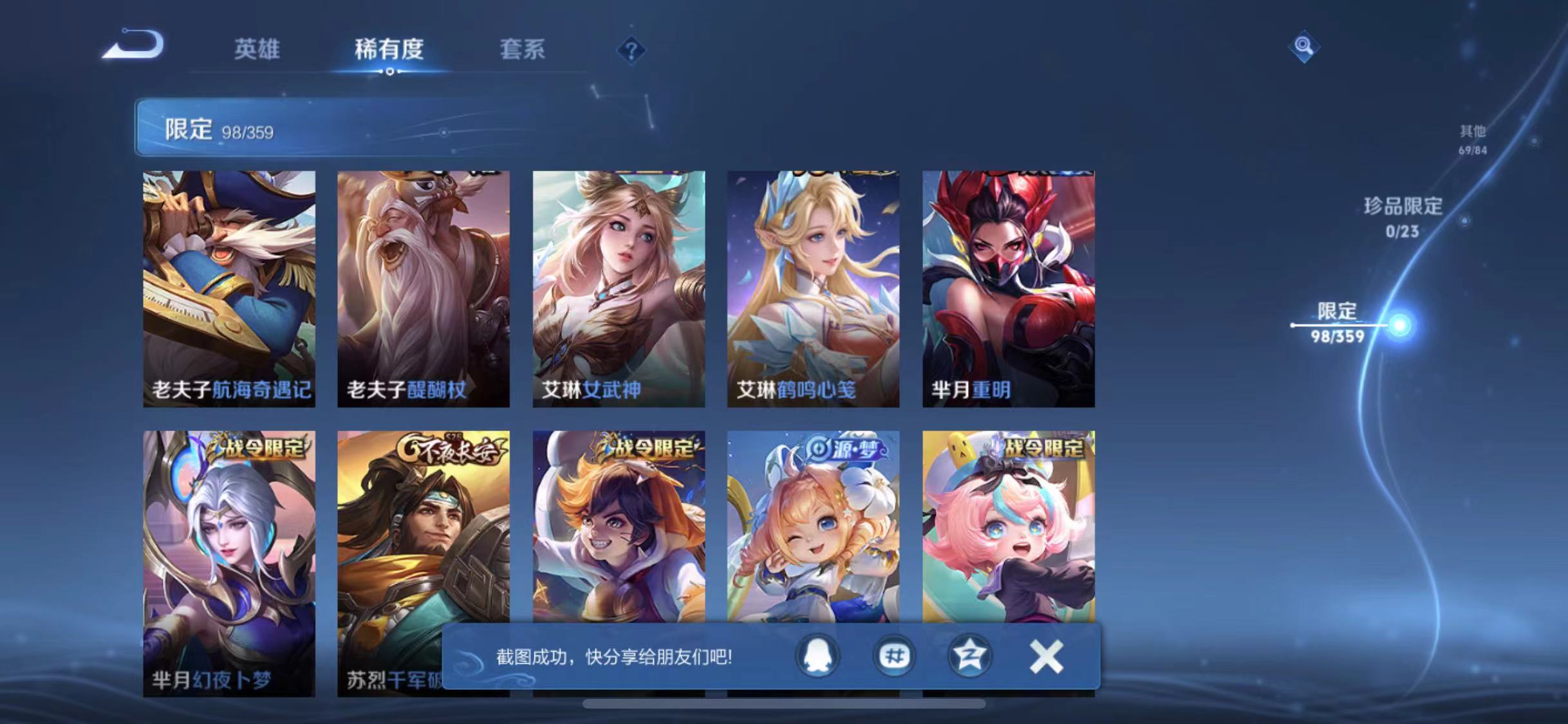Jump to the 其他 69/84 category
The height and width of the screenshot is (724, 1568).
[x=1474, y=138]
